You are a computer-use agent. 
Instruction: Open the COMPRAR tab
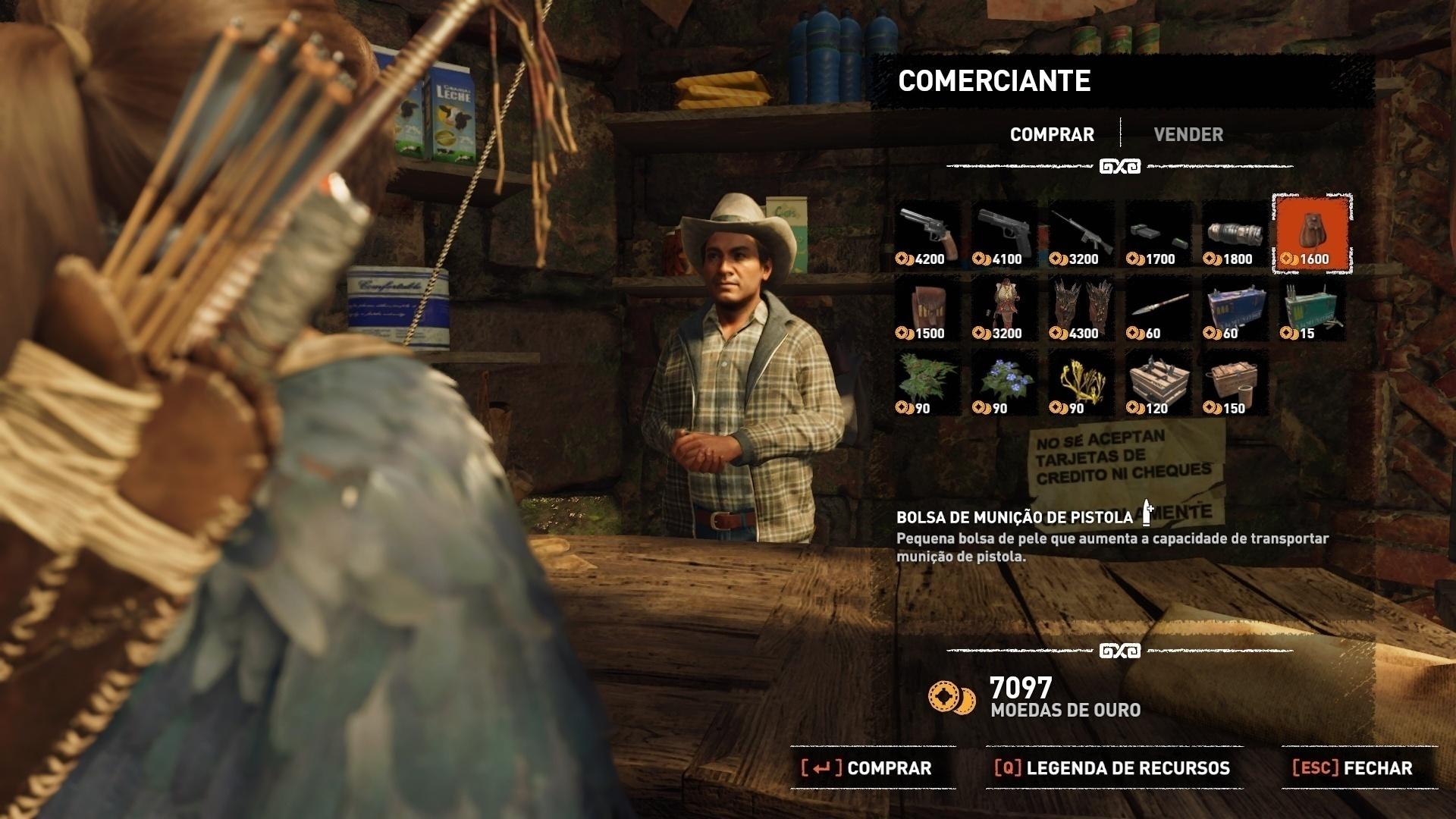point(1051,134)
